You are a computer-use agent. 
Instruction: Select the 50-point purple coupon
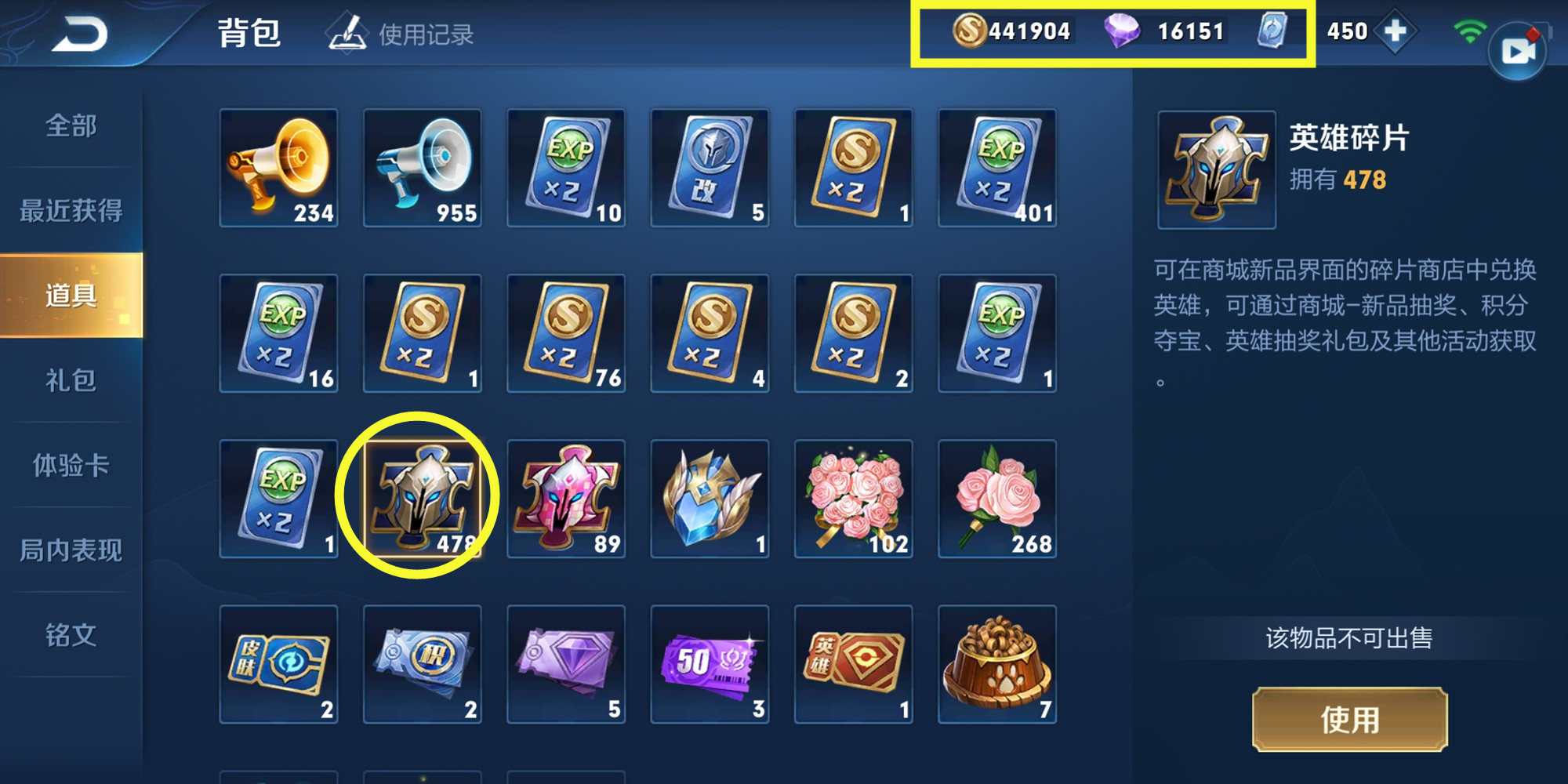(710, 666)
